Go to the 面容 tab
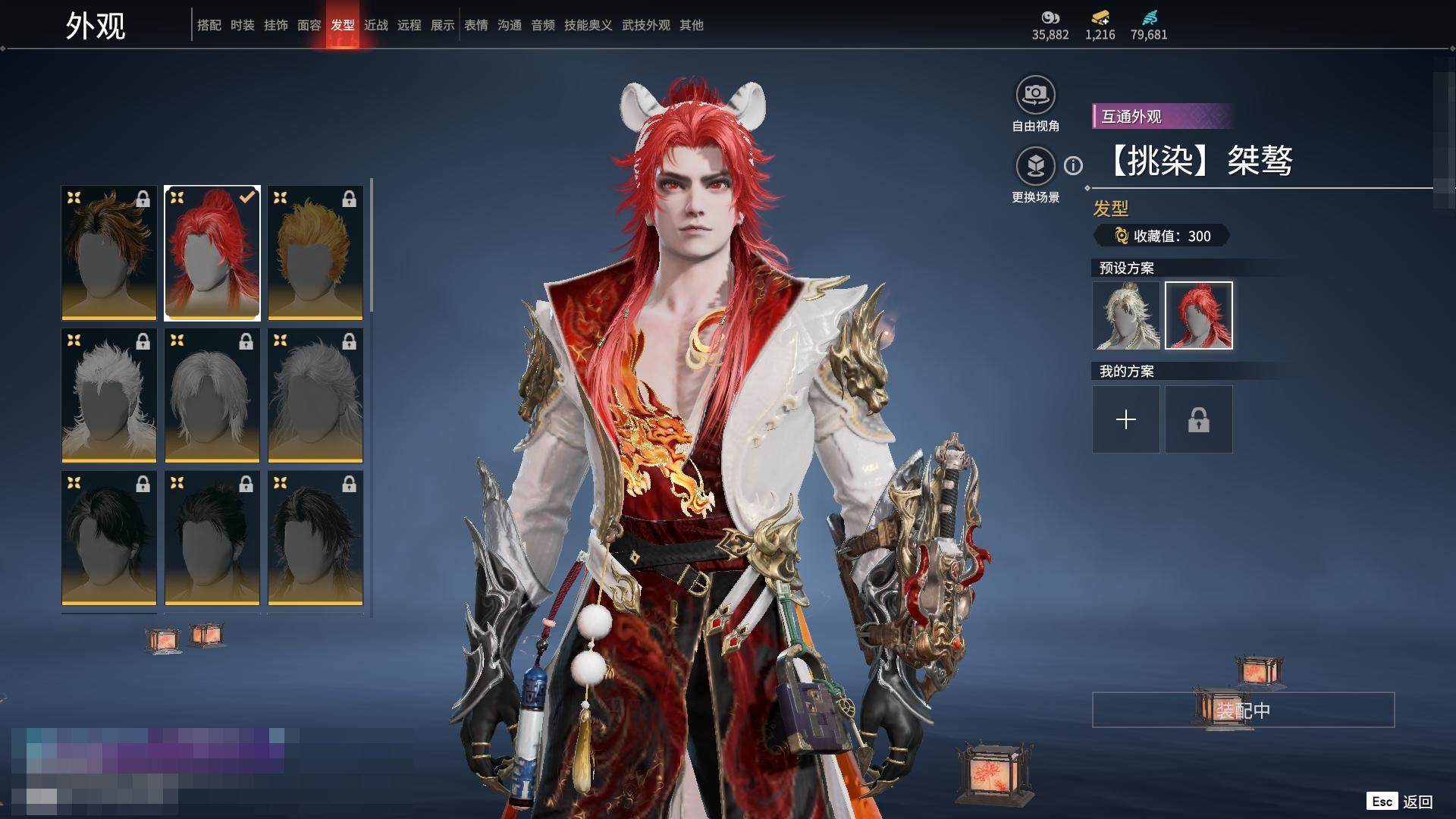The height and width of the screenshot is (819, 1456). click(309, 25)
